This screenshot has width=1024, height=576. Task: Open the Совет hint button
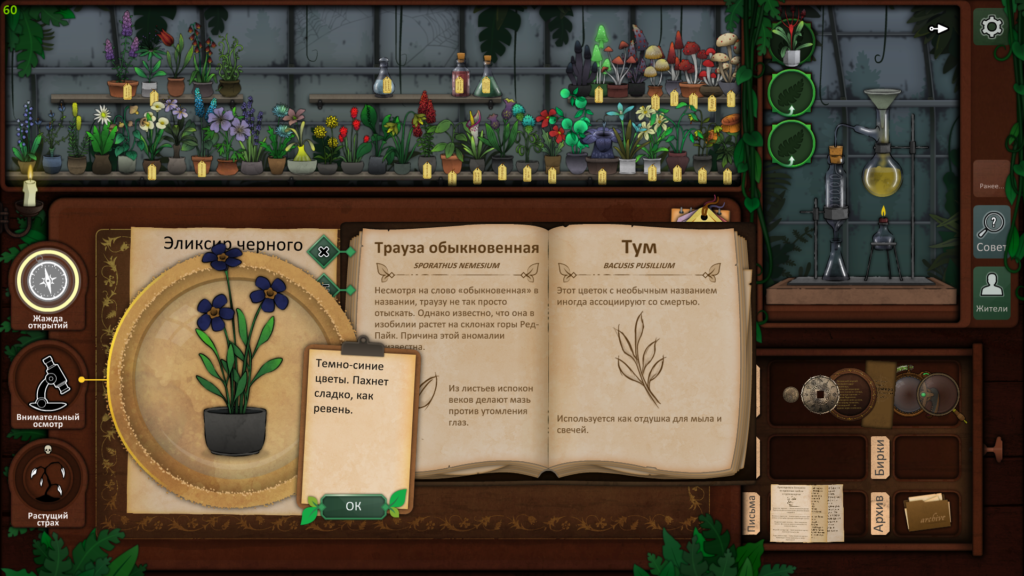point(992,232)
